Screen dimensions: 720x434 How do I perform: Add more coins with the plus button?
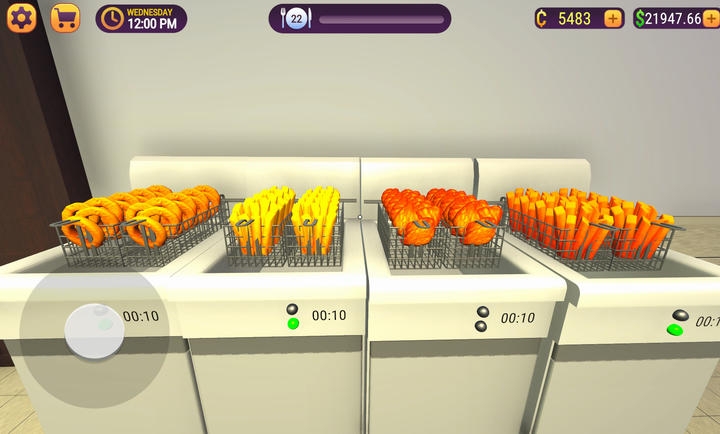(x=614, y=18)
